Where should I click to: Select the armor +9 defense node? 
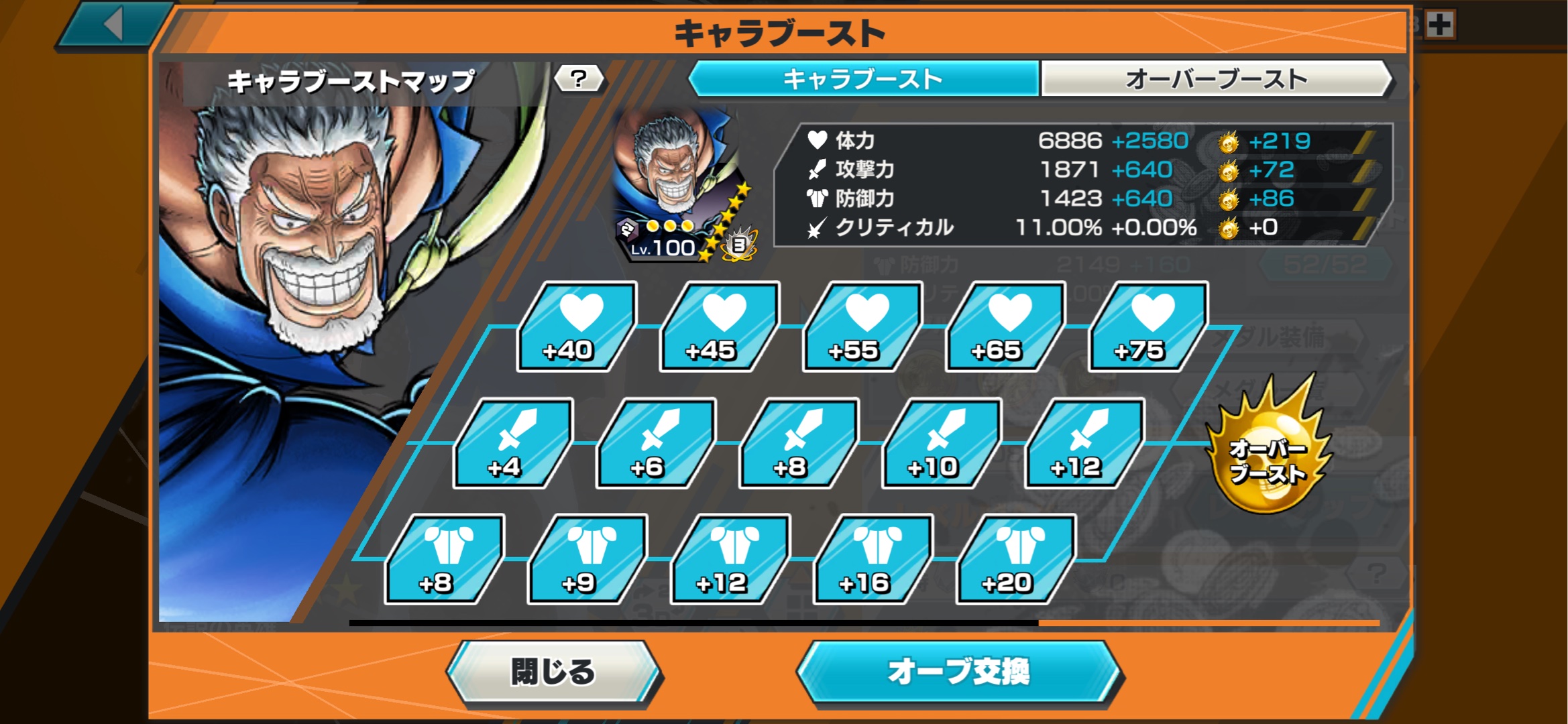[x=587, y=560]
